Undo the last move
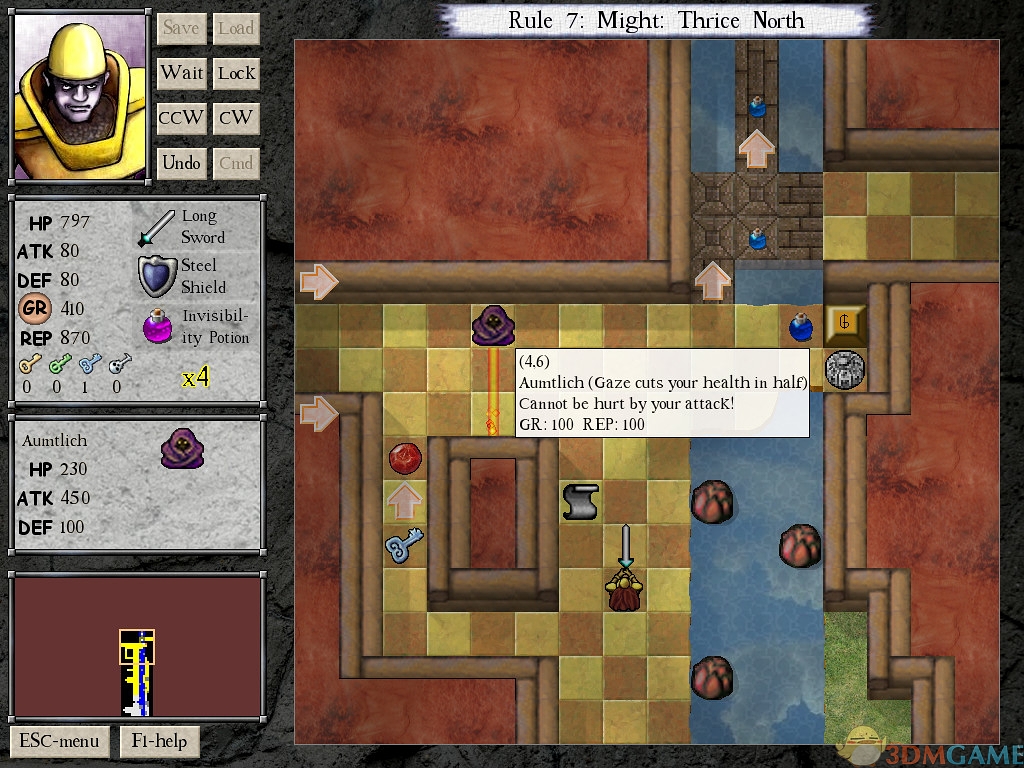The height and width of the screenshot is (768, 1024). point(181,163)
